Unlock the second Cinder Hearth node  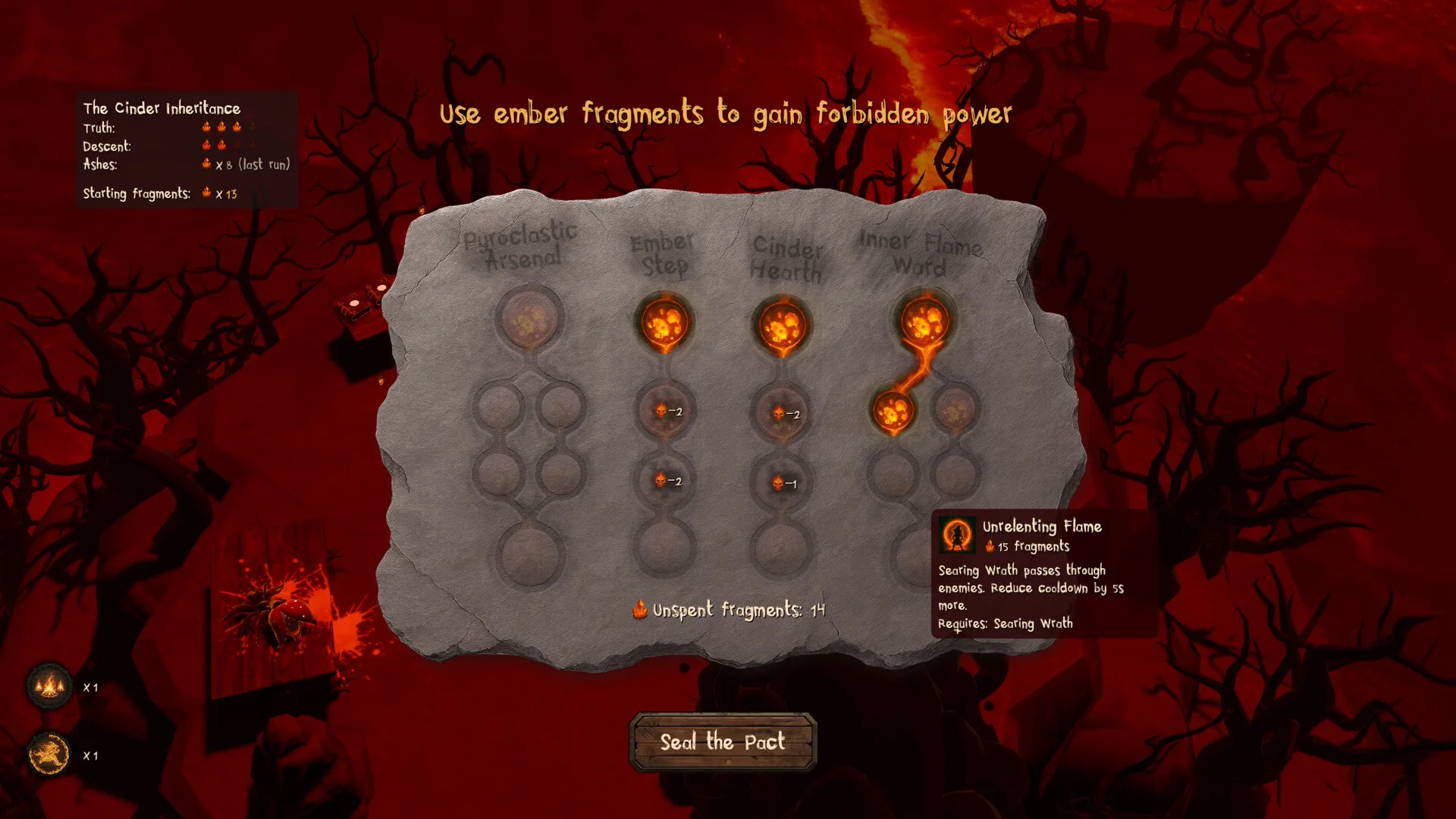point(781,414)
